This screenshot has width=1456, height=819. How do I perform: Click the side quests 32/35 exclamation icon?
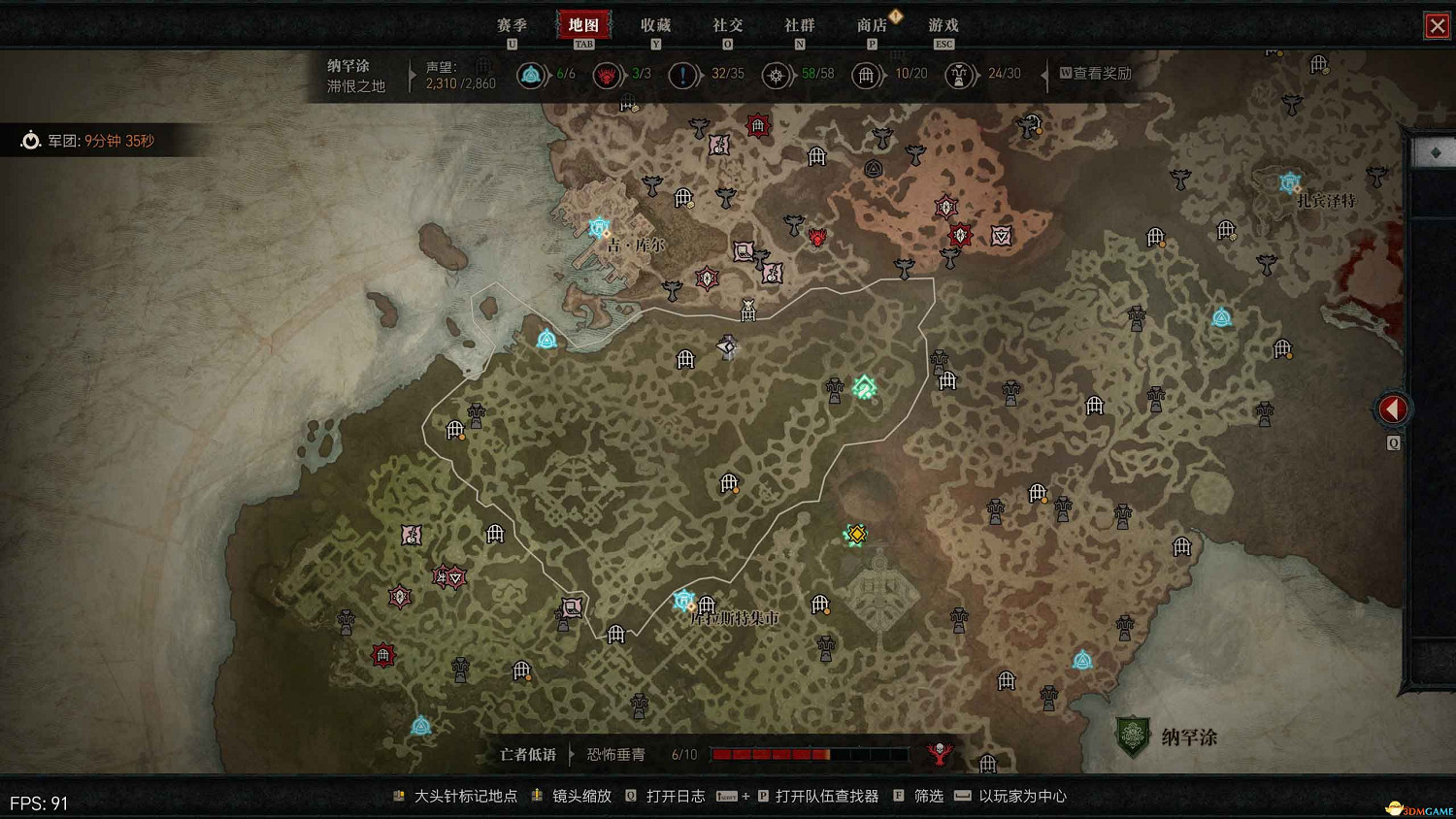tap(683, 75)
